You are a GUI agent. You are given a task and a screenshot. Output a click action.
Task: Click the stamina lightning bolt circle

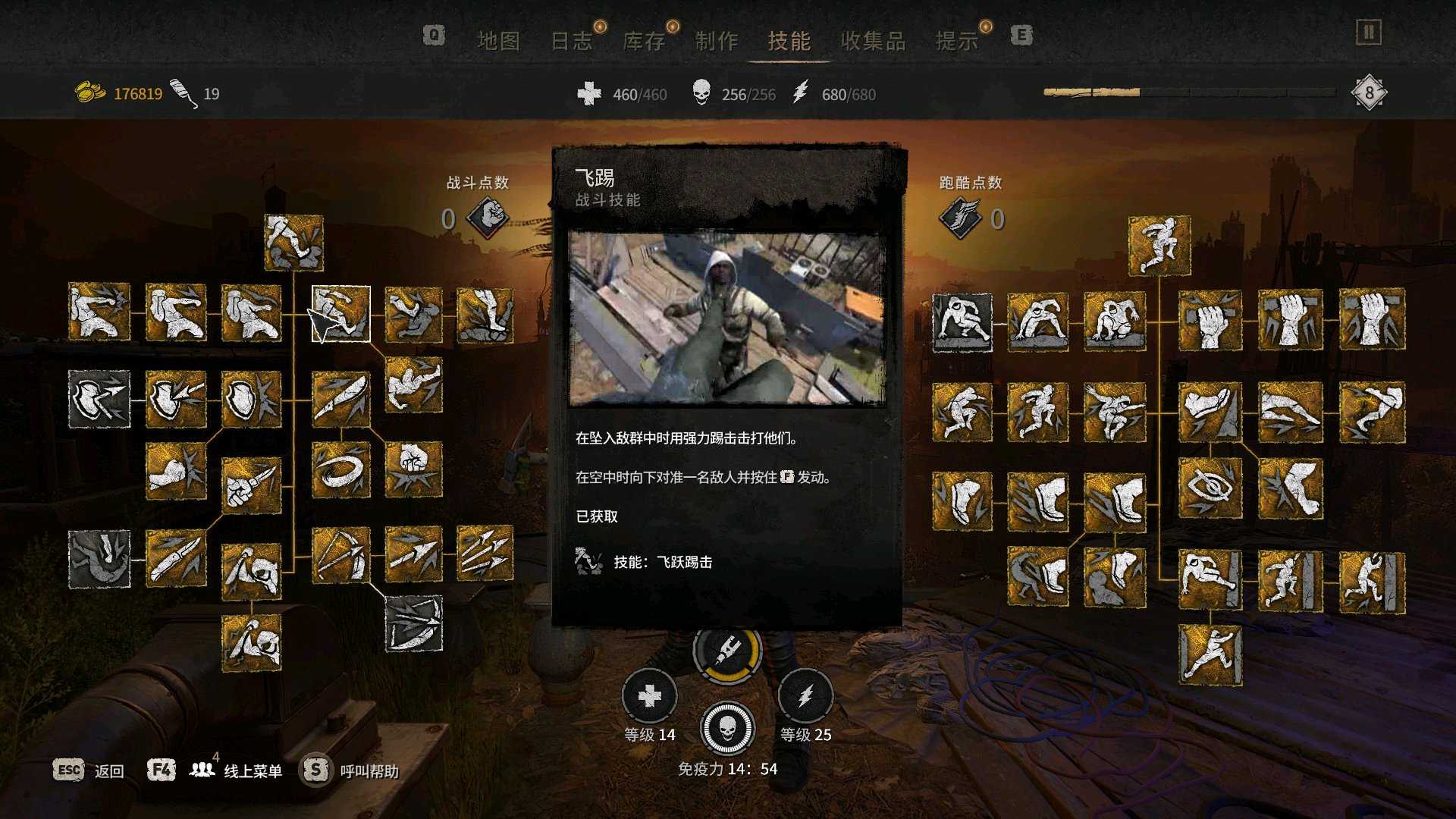coord(805,696)
